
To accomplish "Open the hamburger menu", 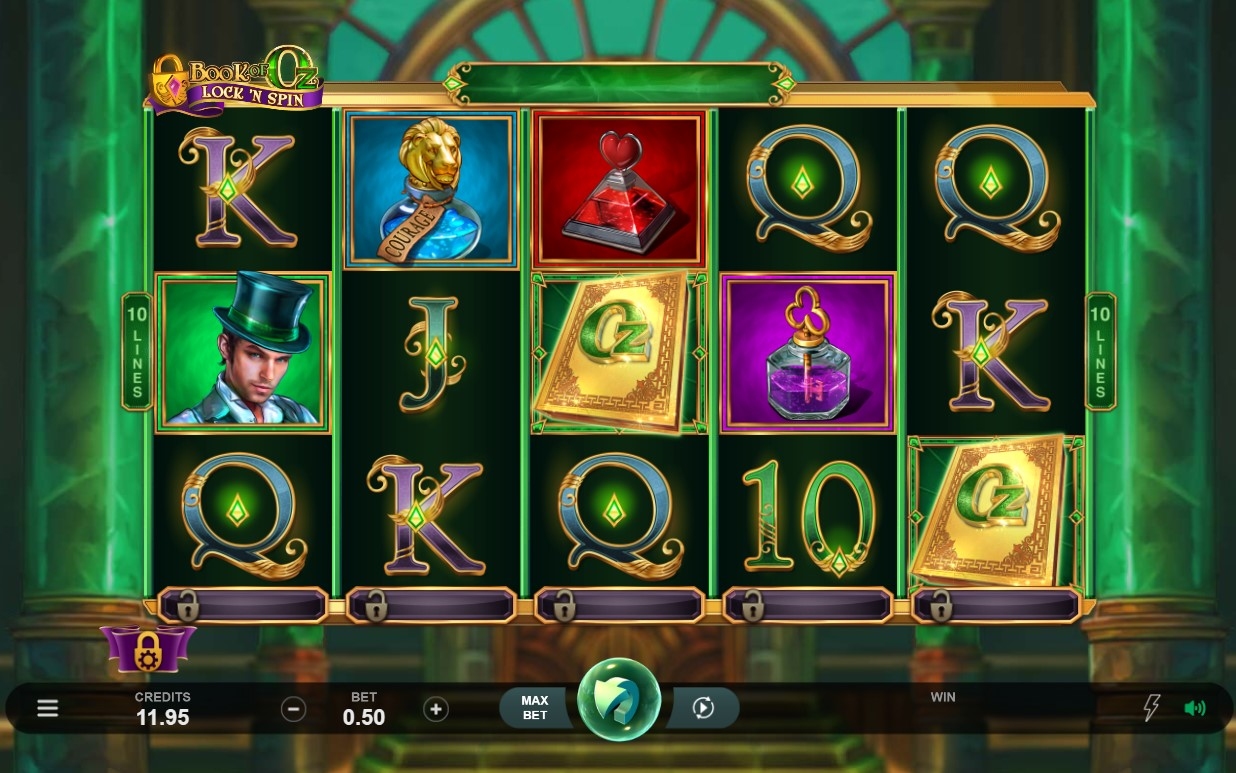I will coord(47,709).
